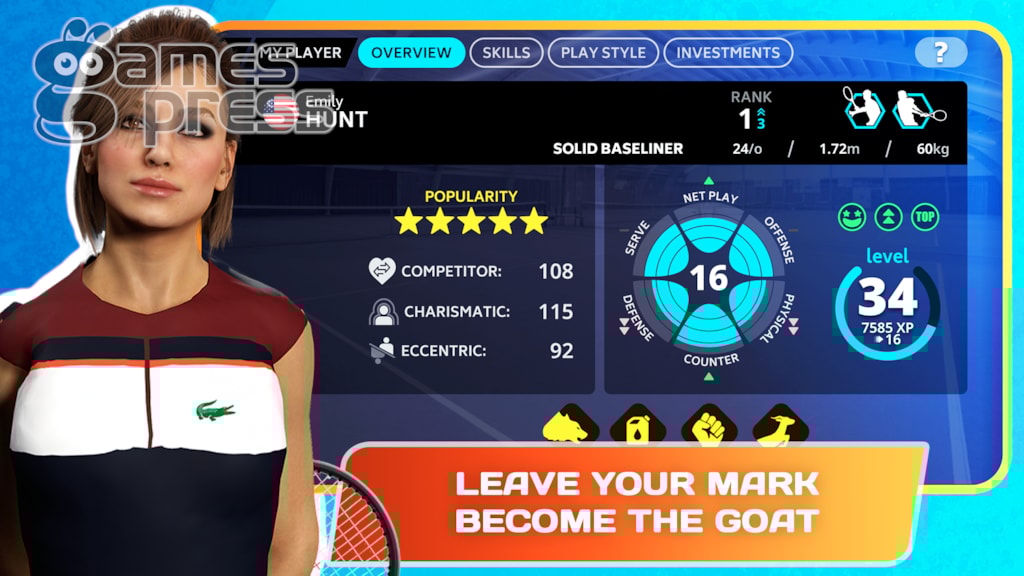Select the Play Style tab
The width and height of the screenshot is (1024, 576).
pos(603,53)
